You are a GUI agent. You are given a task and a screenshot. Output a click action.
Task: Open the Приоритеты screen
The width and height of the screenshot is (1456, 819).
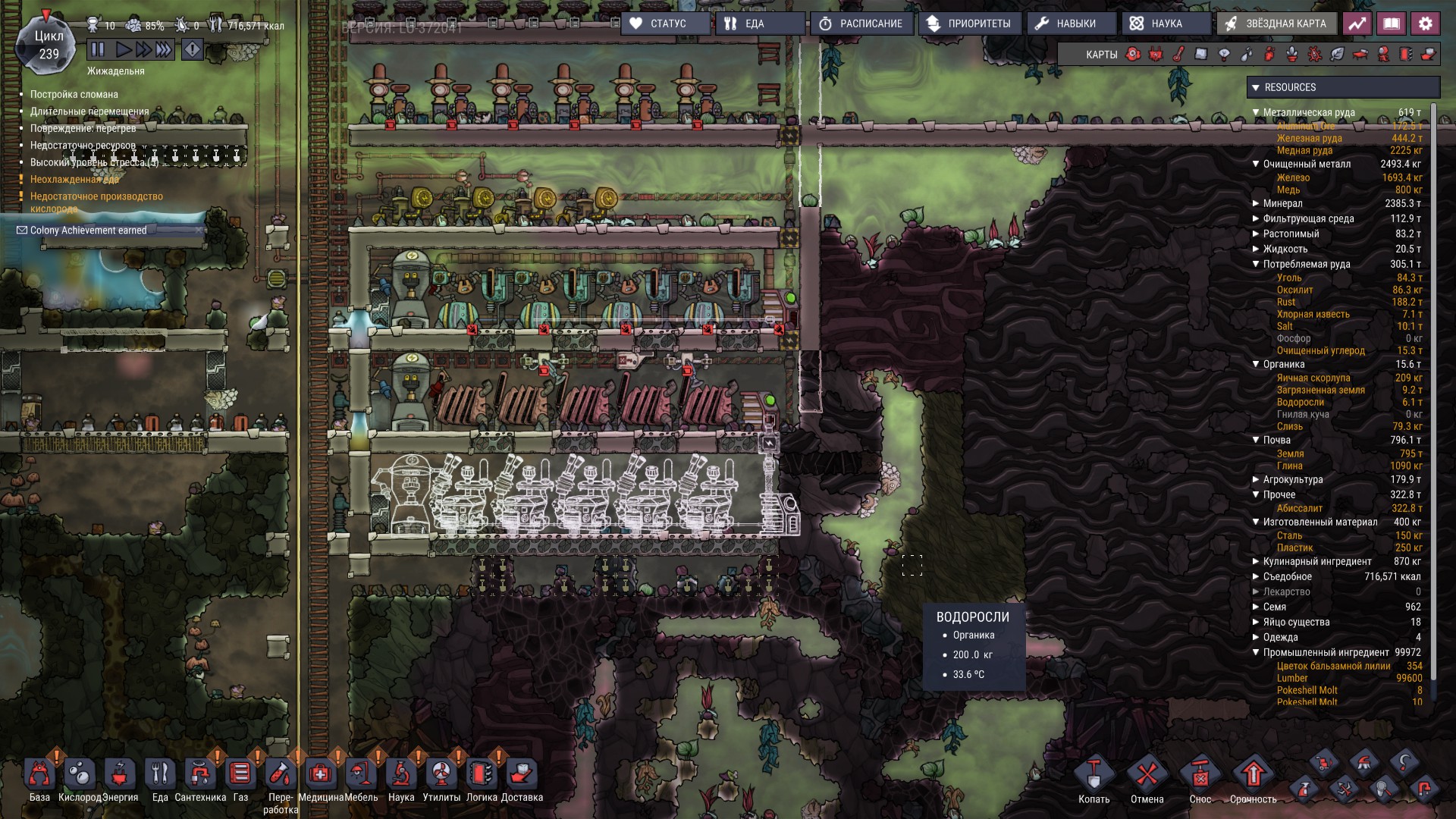point(970,24)
